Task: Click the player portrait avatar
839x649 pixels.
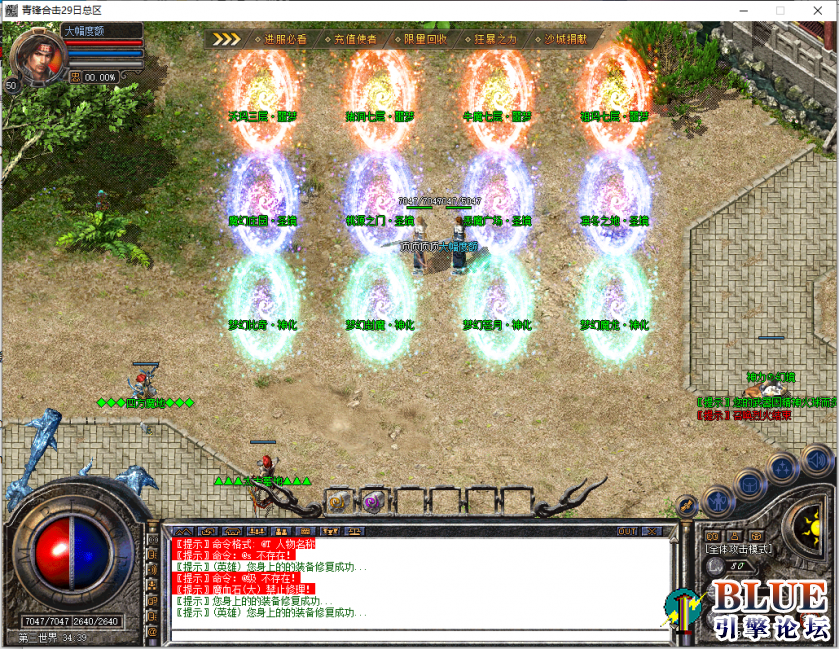Action: [x=35, y=55]
